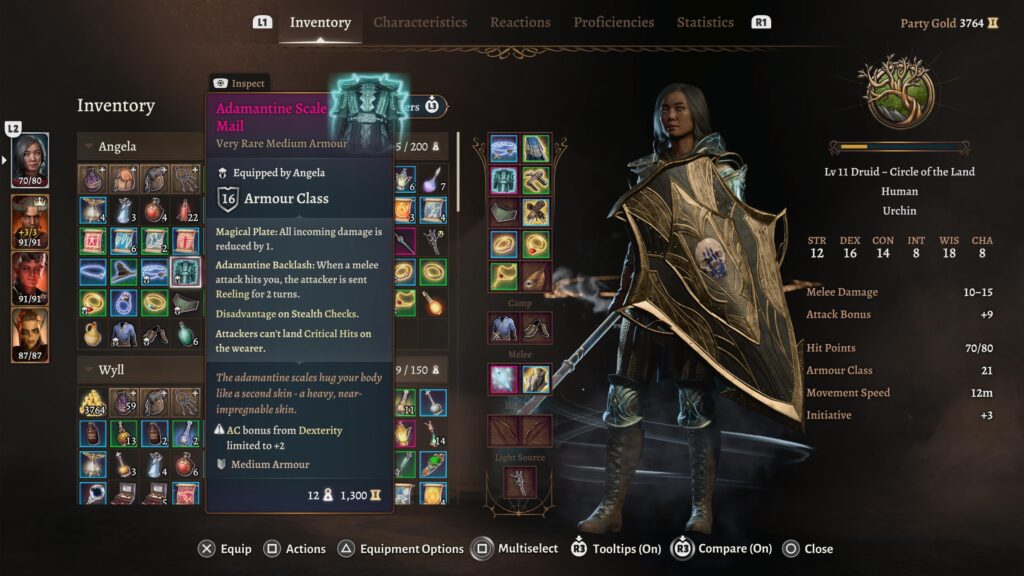This screenshot has height=576, width=1024.
Task: Collapse Wyll's inventory section header
Action: click(90, 370)
